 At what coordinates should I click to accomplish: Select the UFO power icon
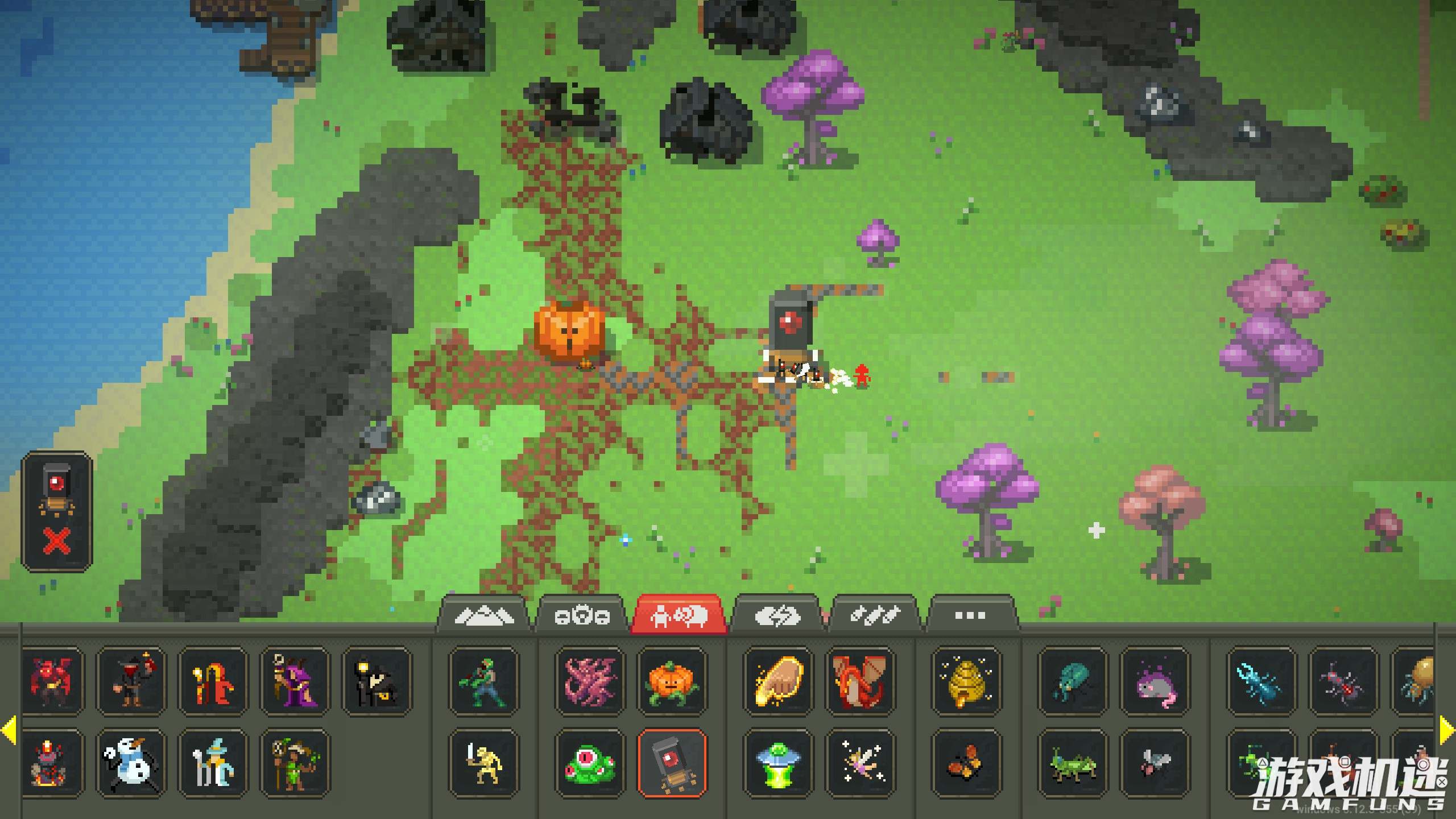click(778, 763)
